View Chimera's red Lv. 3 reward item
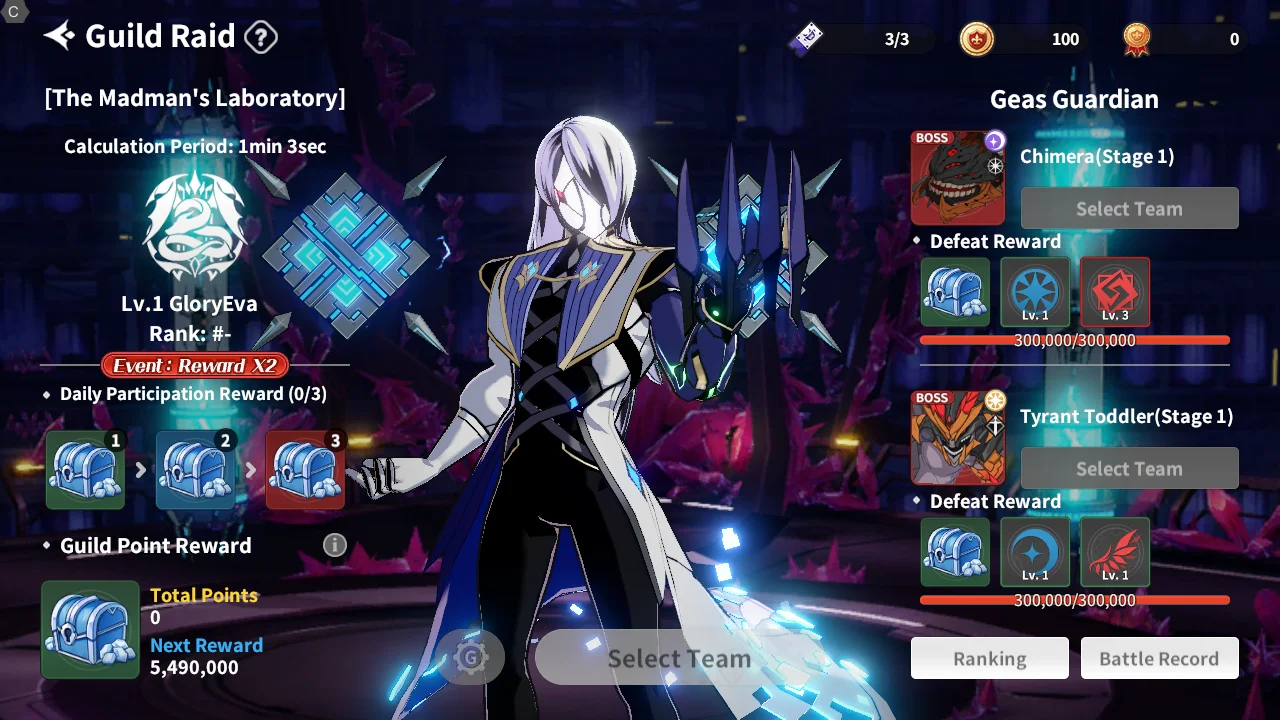The height and width of the screenshot is (720, 1280). (x=1115, y=292)
